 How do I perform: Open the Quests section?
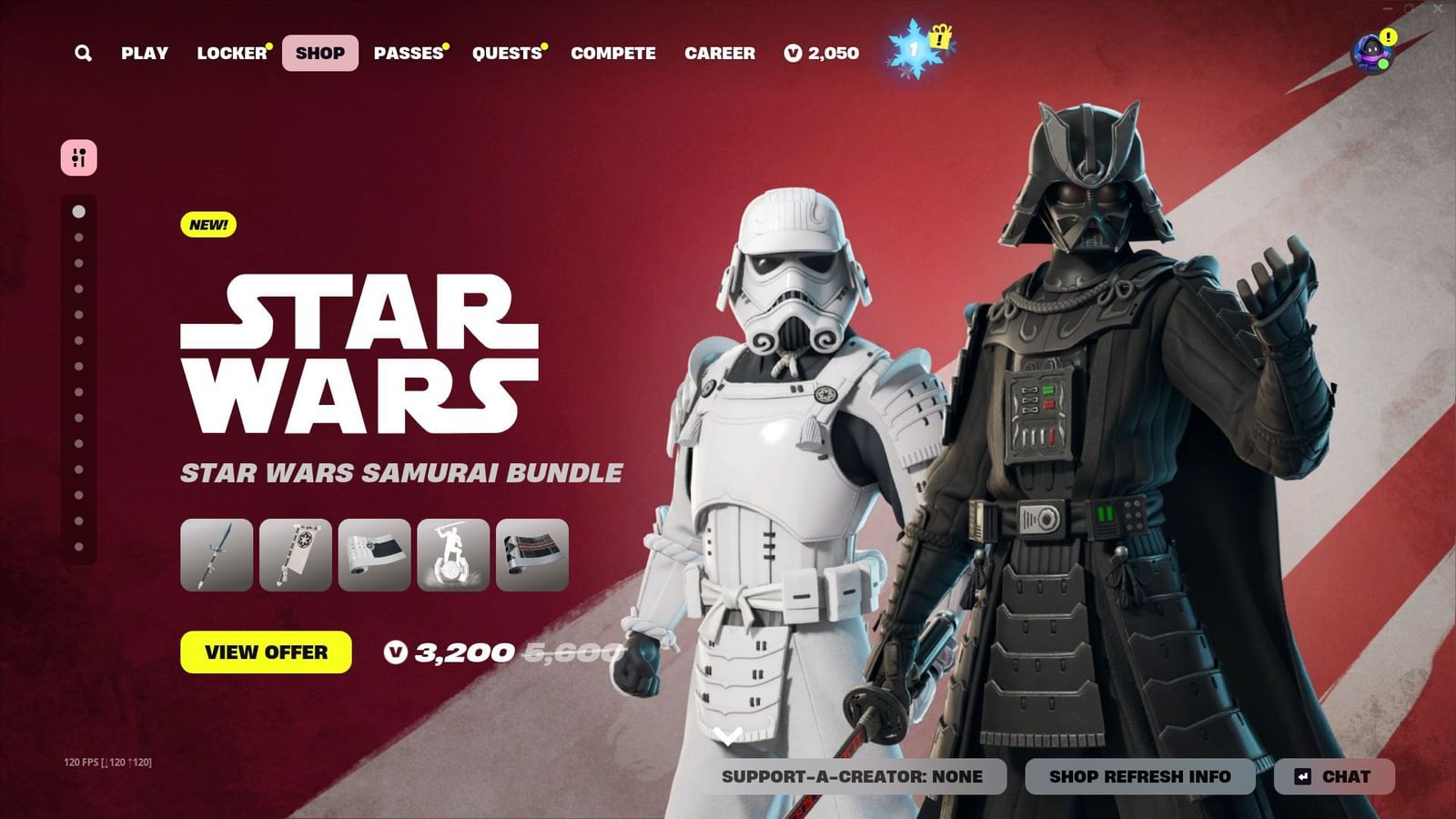505,53
